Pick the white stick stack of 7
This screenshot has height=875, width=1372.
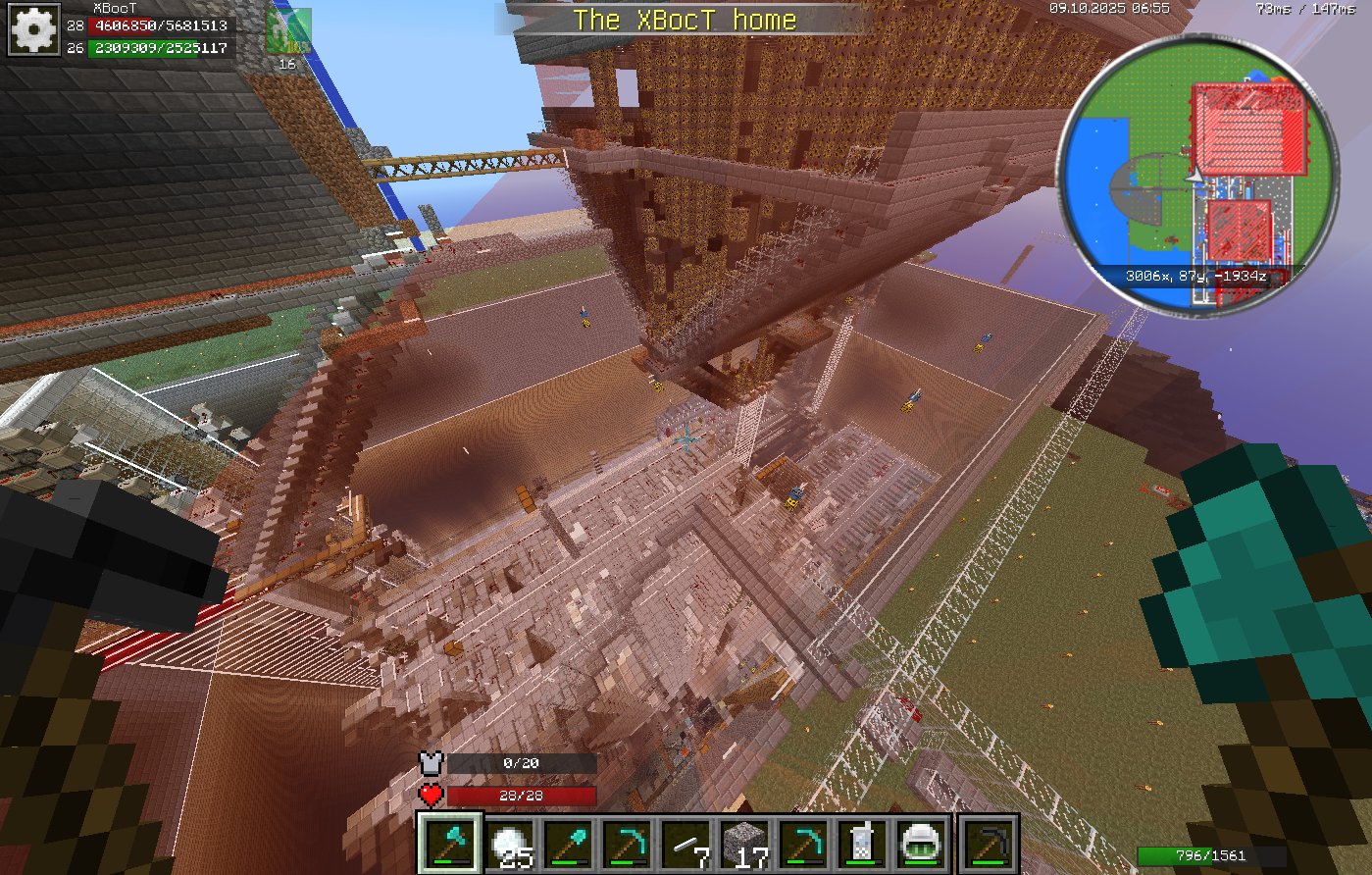coord(687,844)
